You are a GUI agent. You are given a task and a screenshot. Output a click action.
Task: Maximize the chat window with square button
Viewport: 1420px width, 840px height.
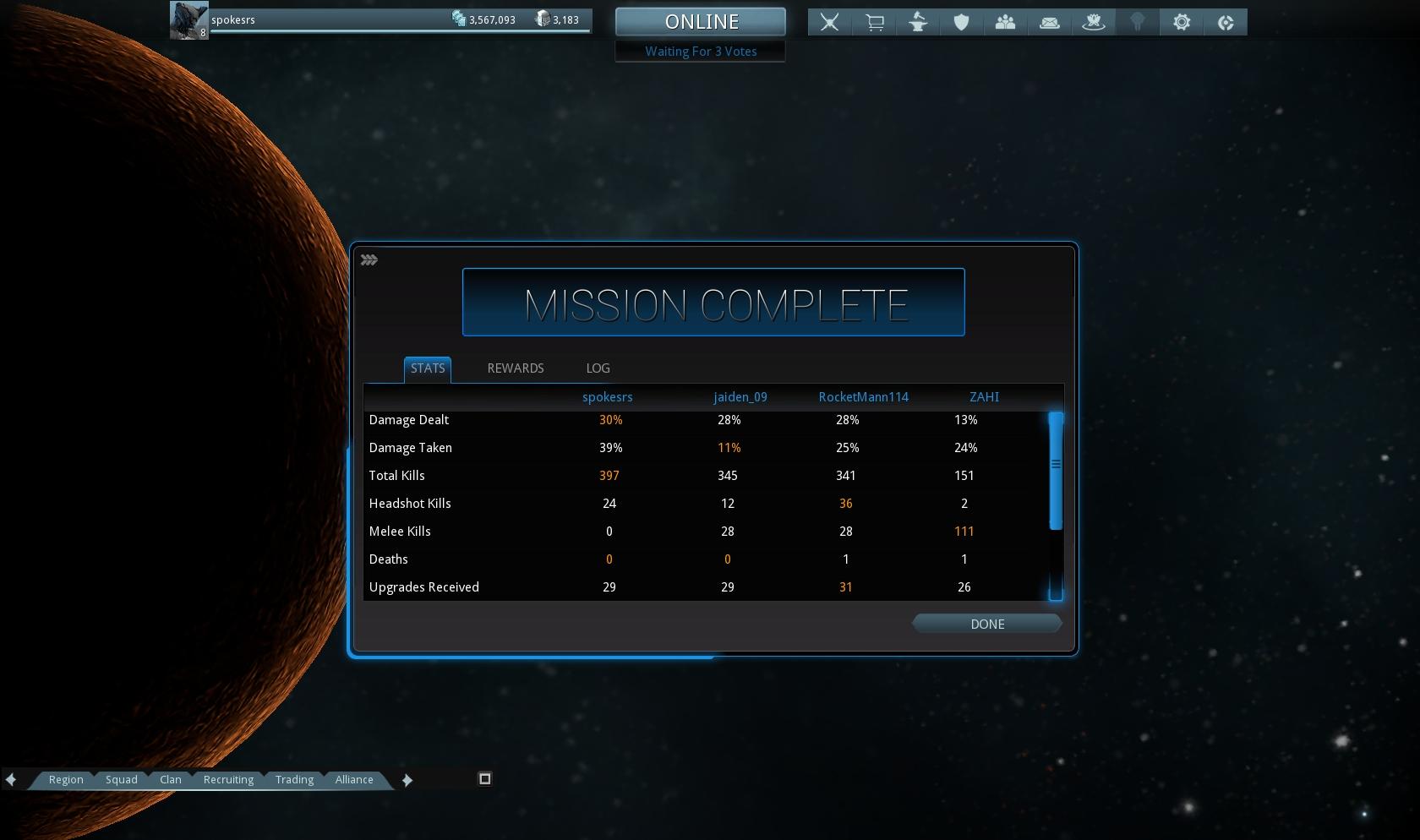point(484,778)
